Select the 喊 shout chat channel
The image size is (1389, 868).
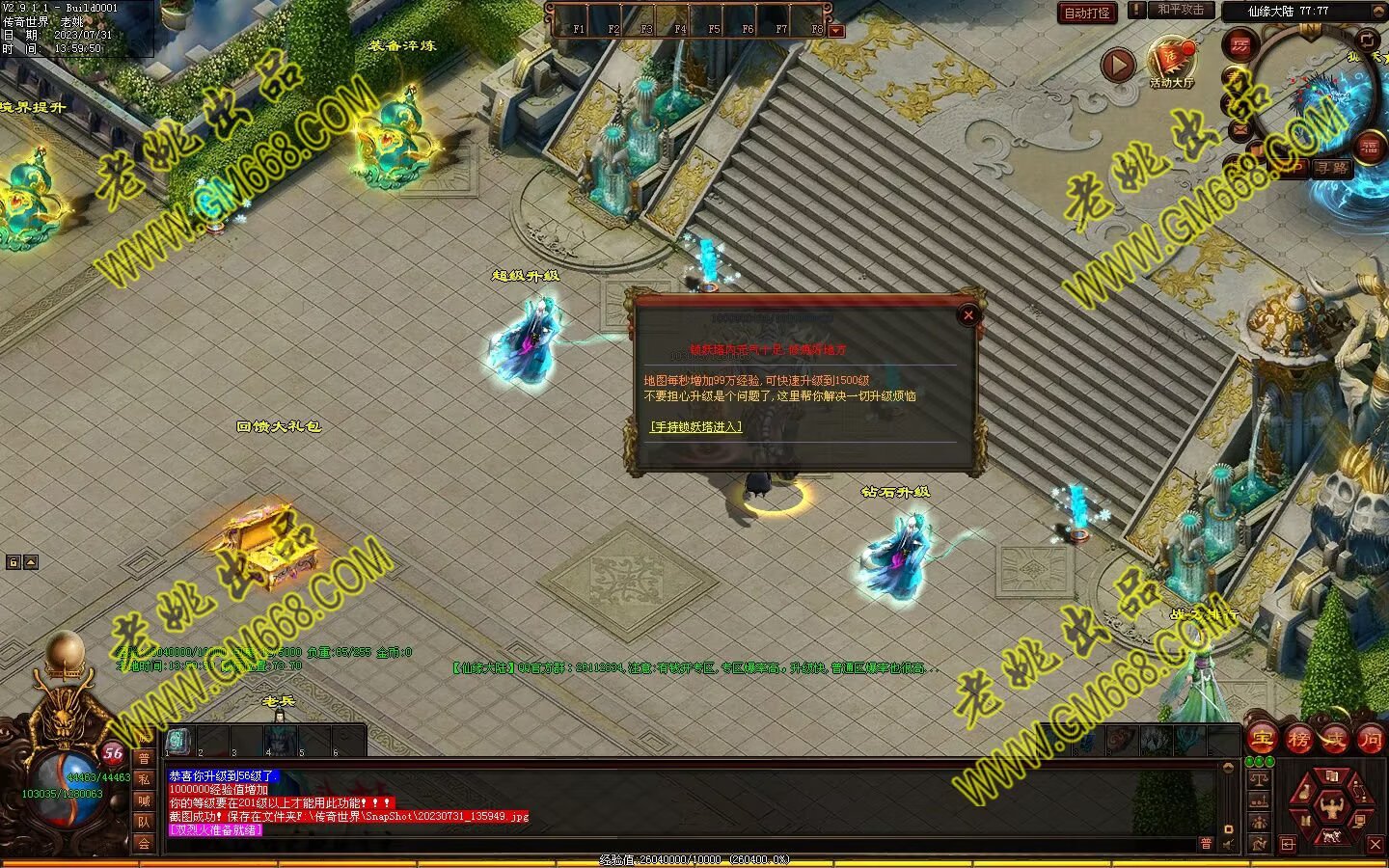pyautogui.click(x=144, y=800)
